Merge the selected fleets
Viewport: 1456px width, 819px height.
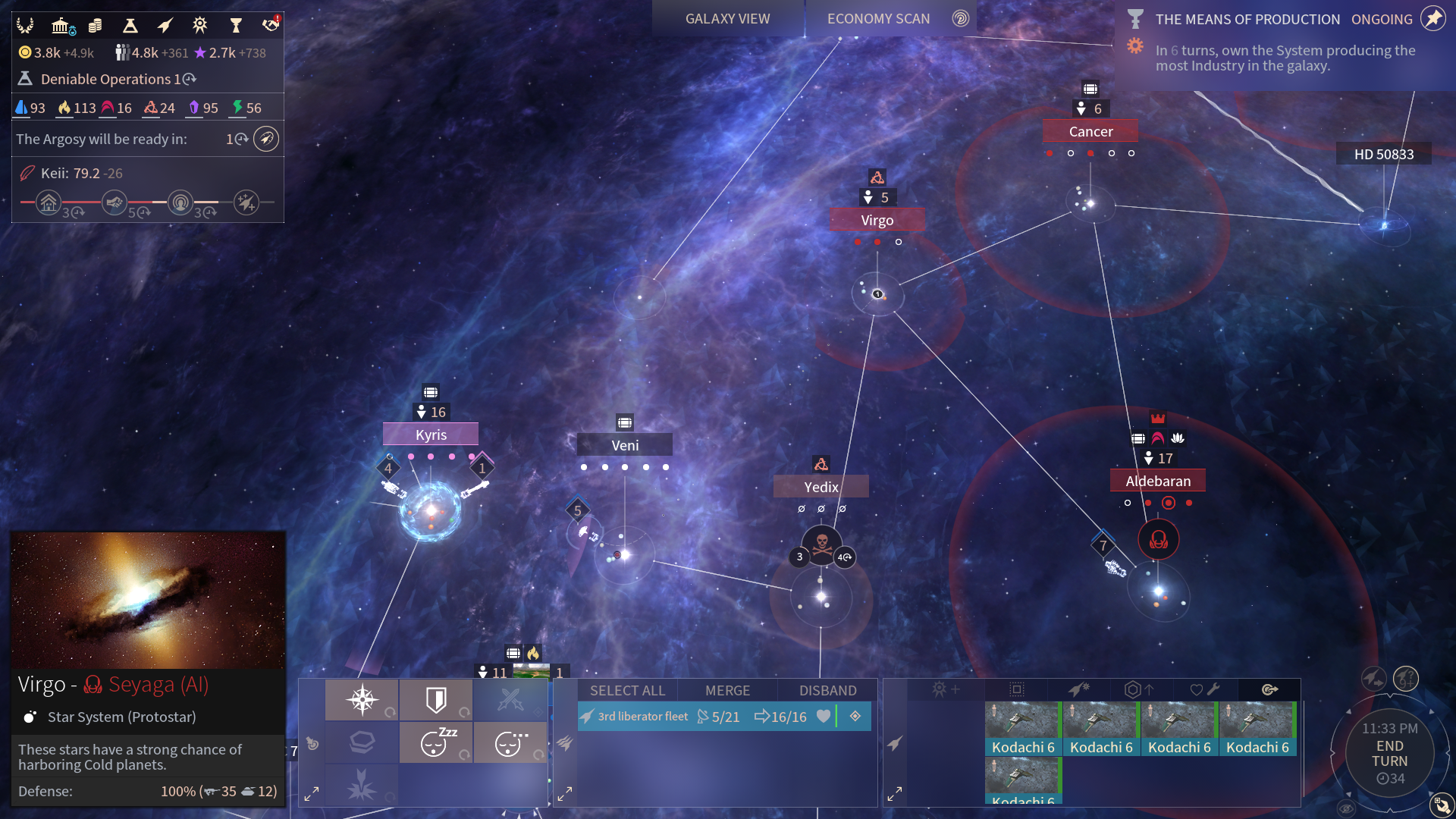pyautogui.click(x=727, y=691)
